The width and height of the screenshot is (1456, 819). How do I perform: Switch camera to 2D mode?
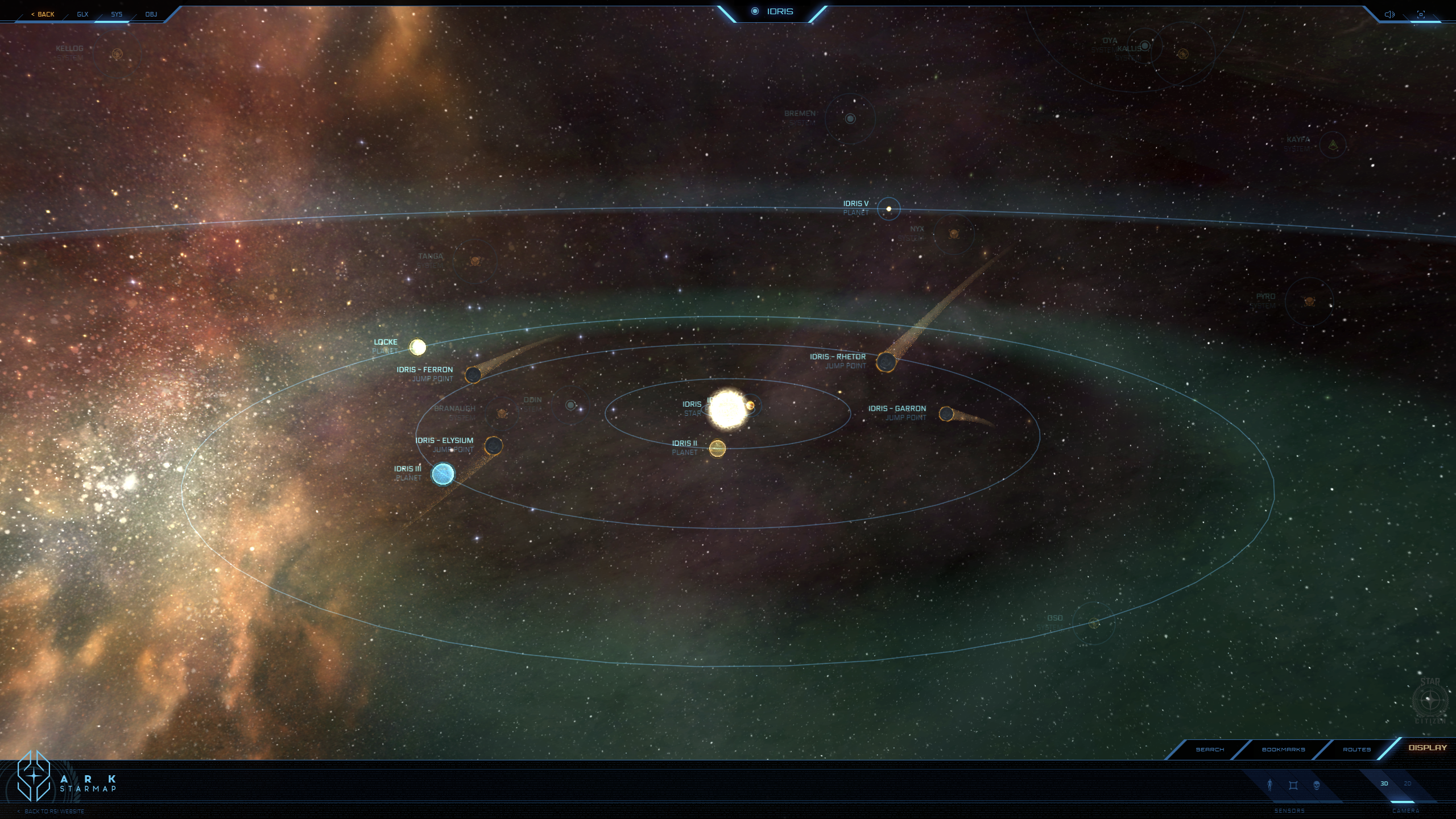click(x=1408, y=784)
